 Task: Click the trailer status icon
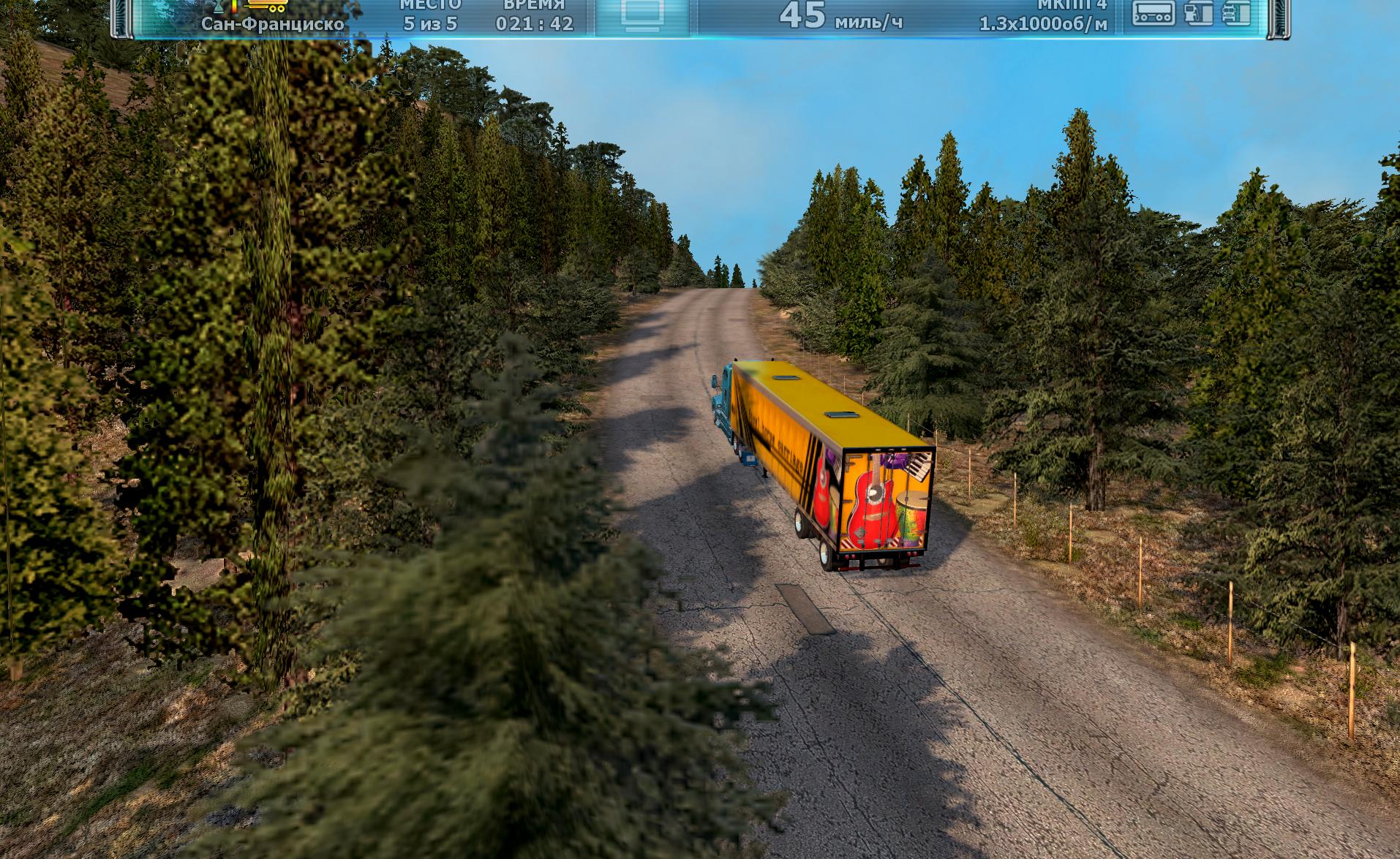click(1154, 13)
